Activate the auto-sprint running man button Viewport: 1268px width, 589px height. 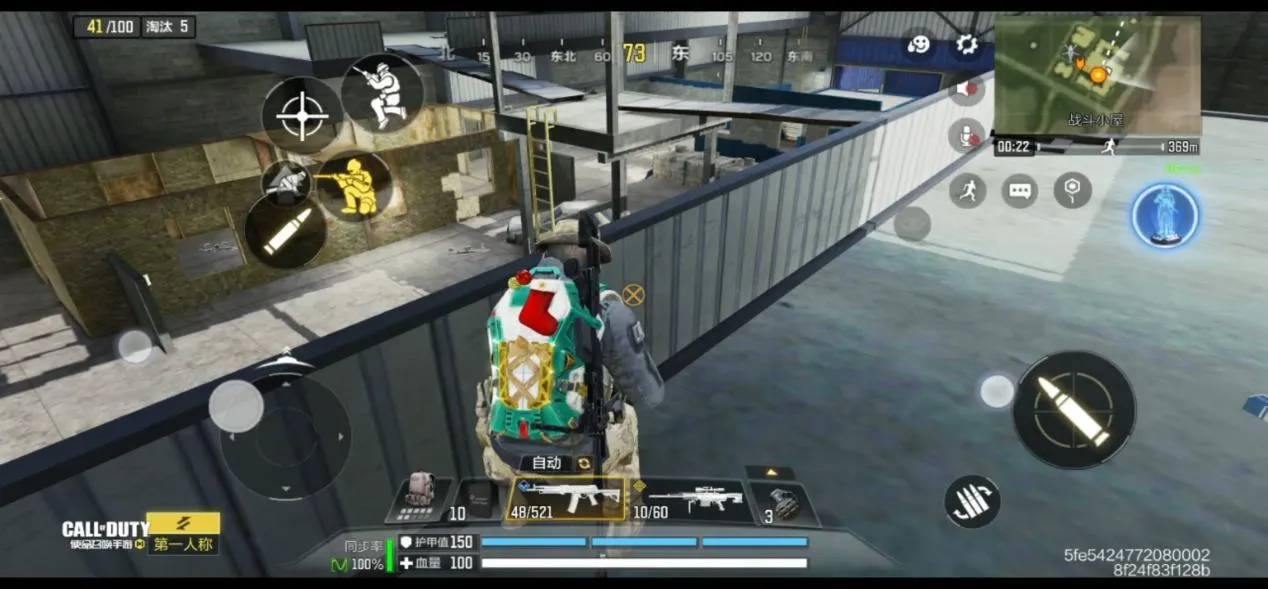tap(966, 190)
